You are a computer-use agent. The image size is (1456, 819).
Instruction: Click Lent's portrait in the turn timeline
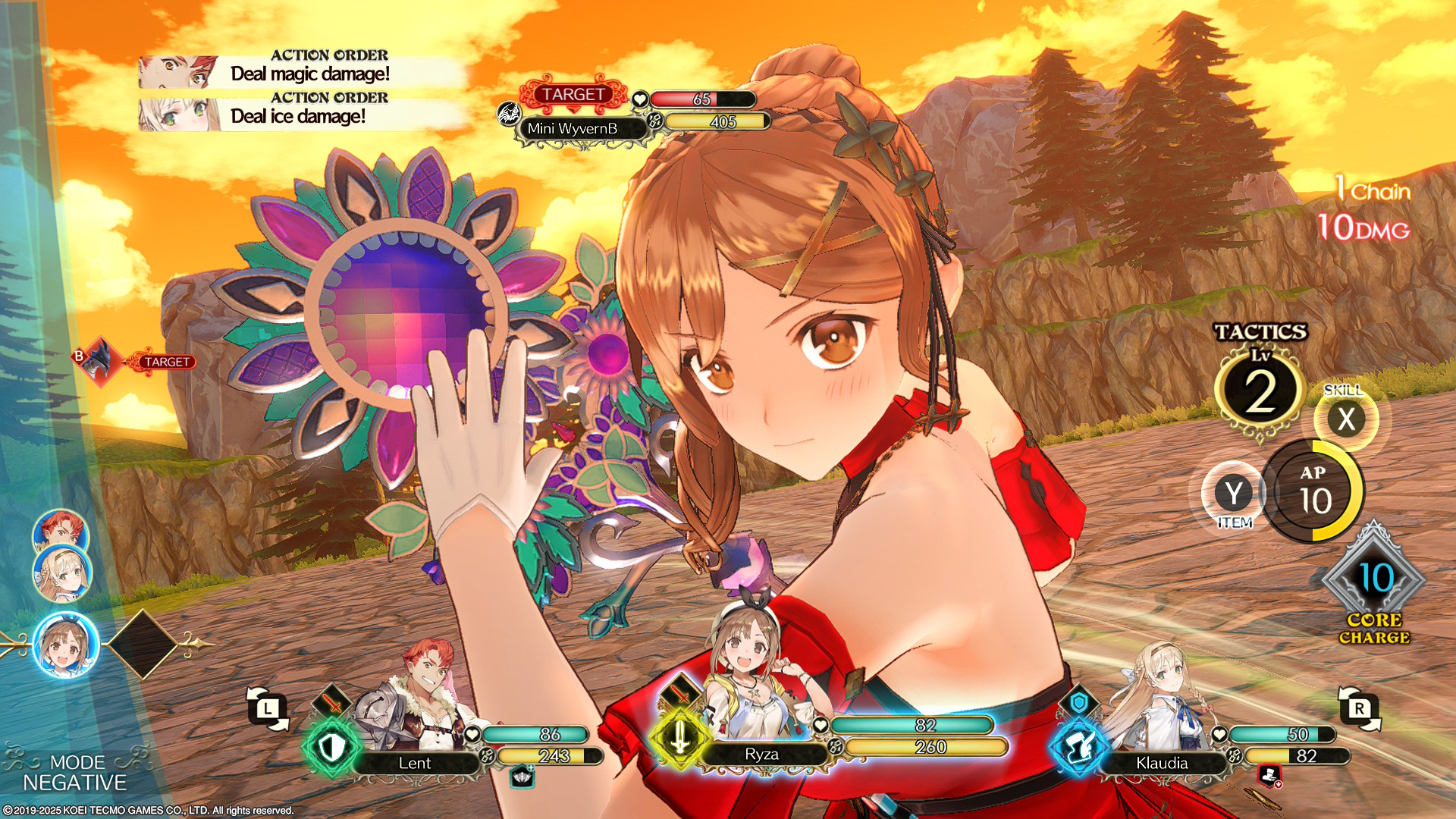pyautogui.click(x=61, y=531)
